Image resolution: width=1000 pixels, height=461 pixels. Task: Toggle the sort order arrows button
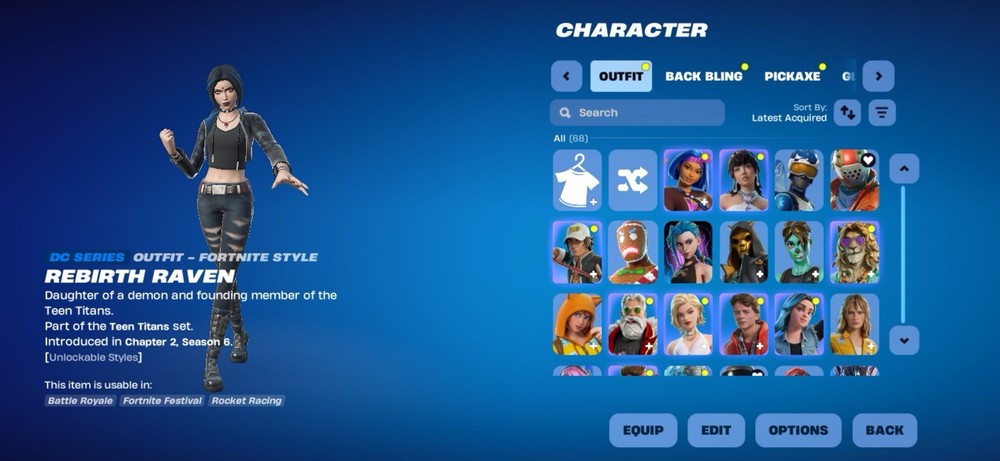[847, 112]
